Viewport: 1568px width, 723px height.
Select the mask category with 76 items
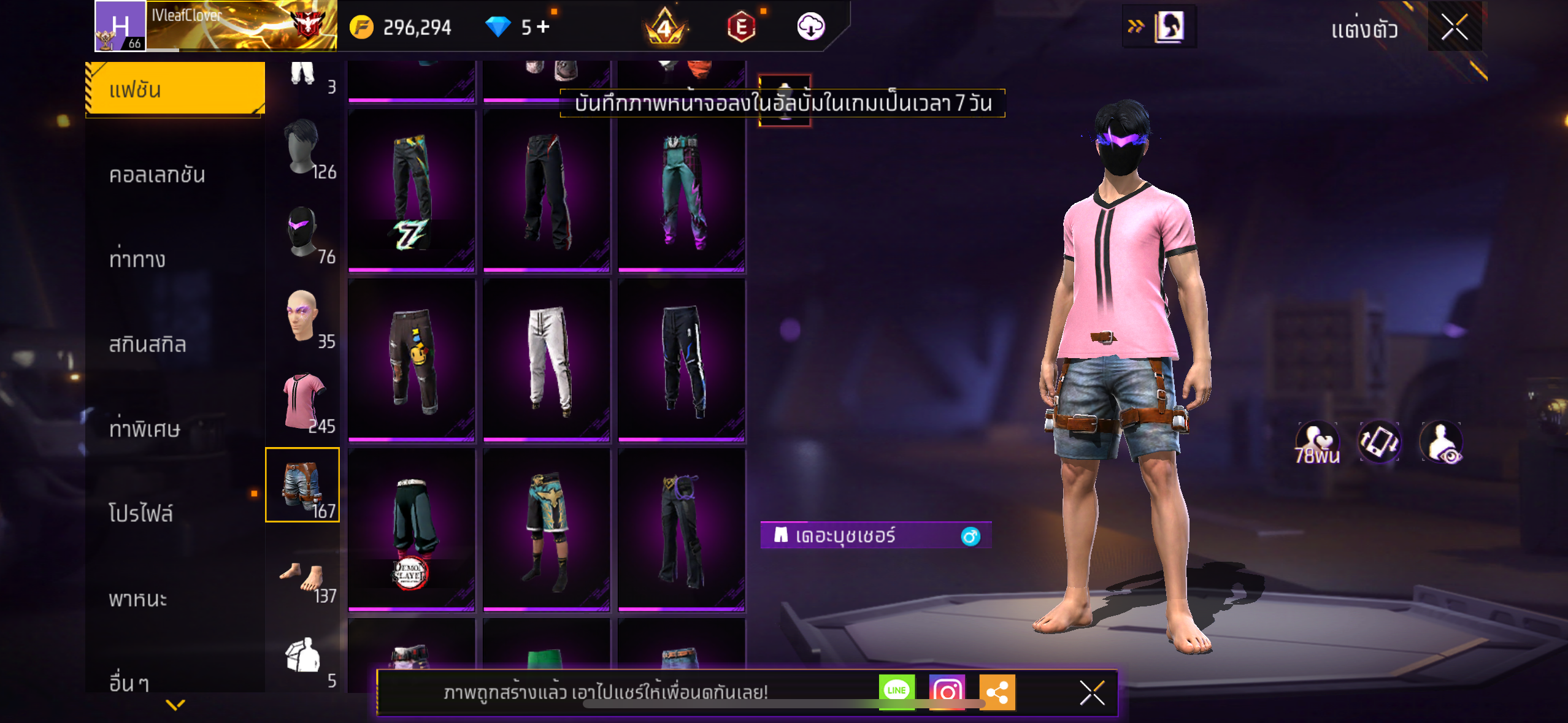(x=303, y=233)
